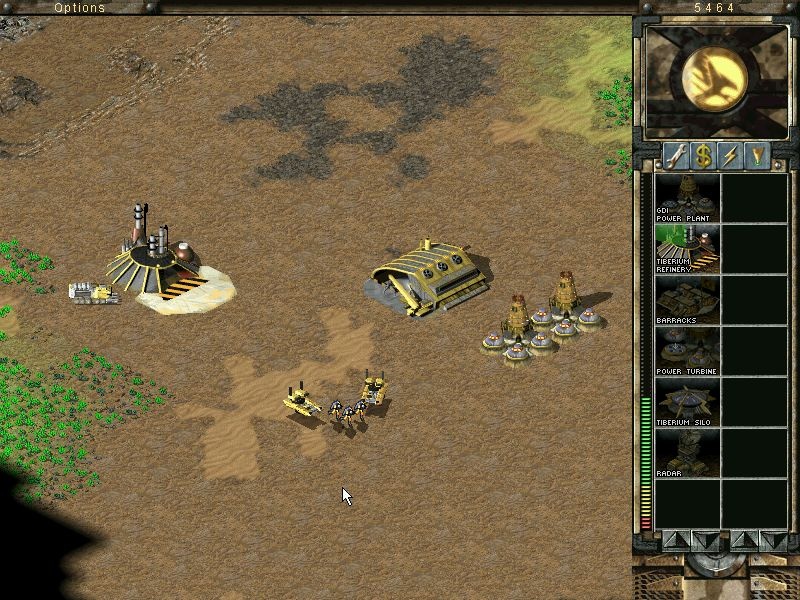Open the Options menu
800x600 pixels.
(79, 8)
